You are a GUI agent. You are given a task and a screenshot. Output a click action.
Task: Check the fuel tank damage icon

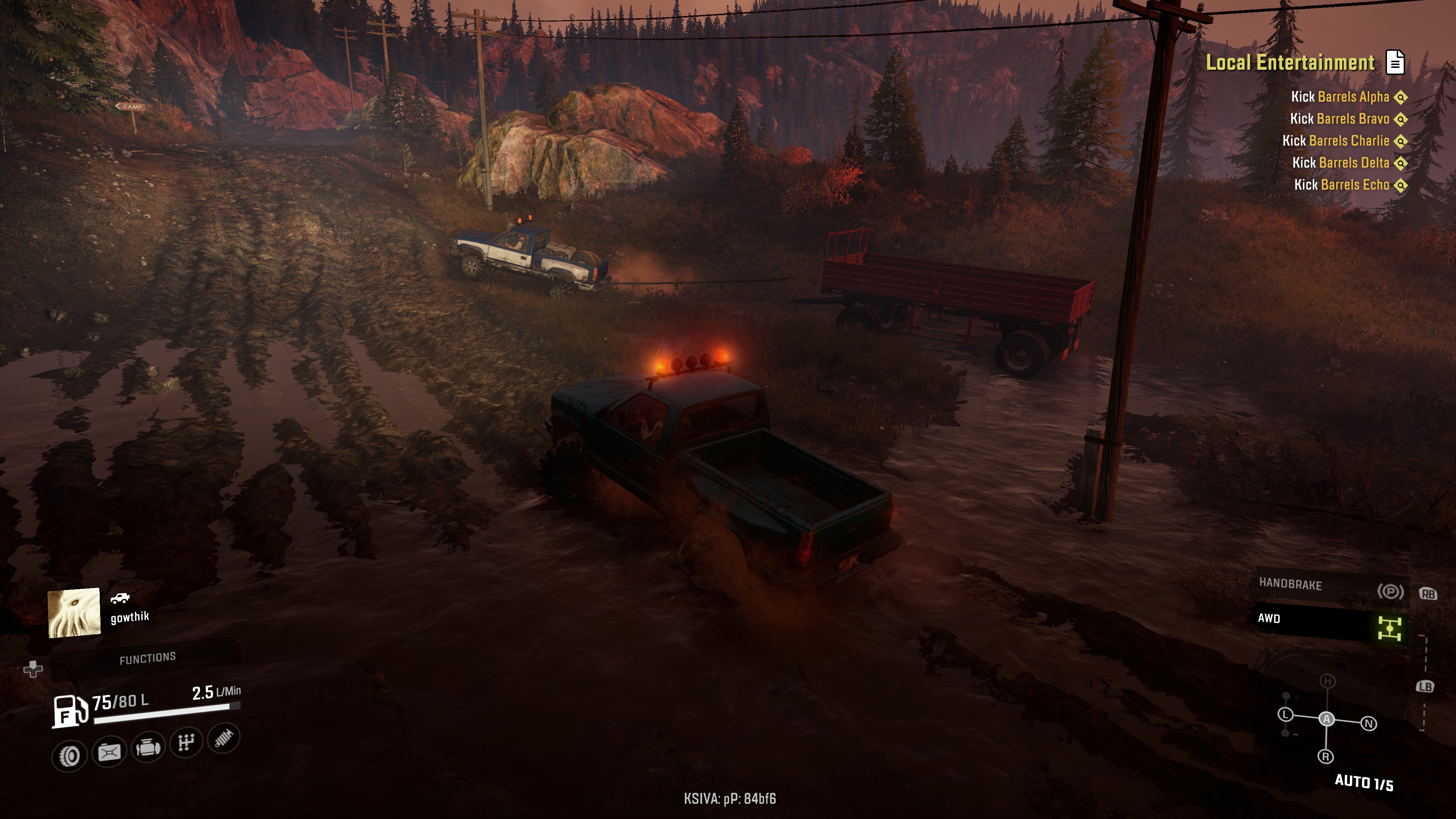click(109, 752)
